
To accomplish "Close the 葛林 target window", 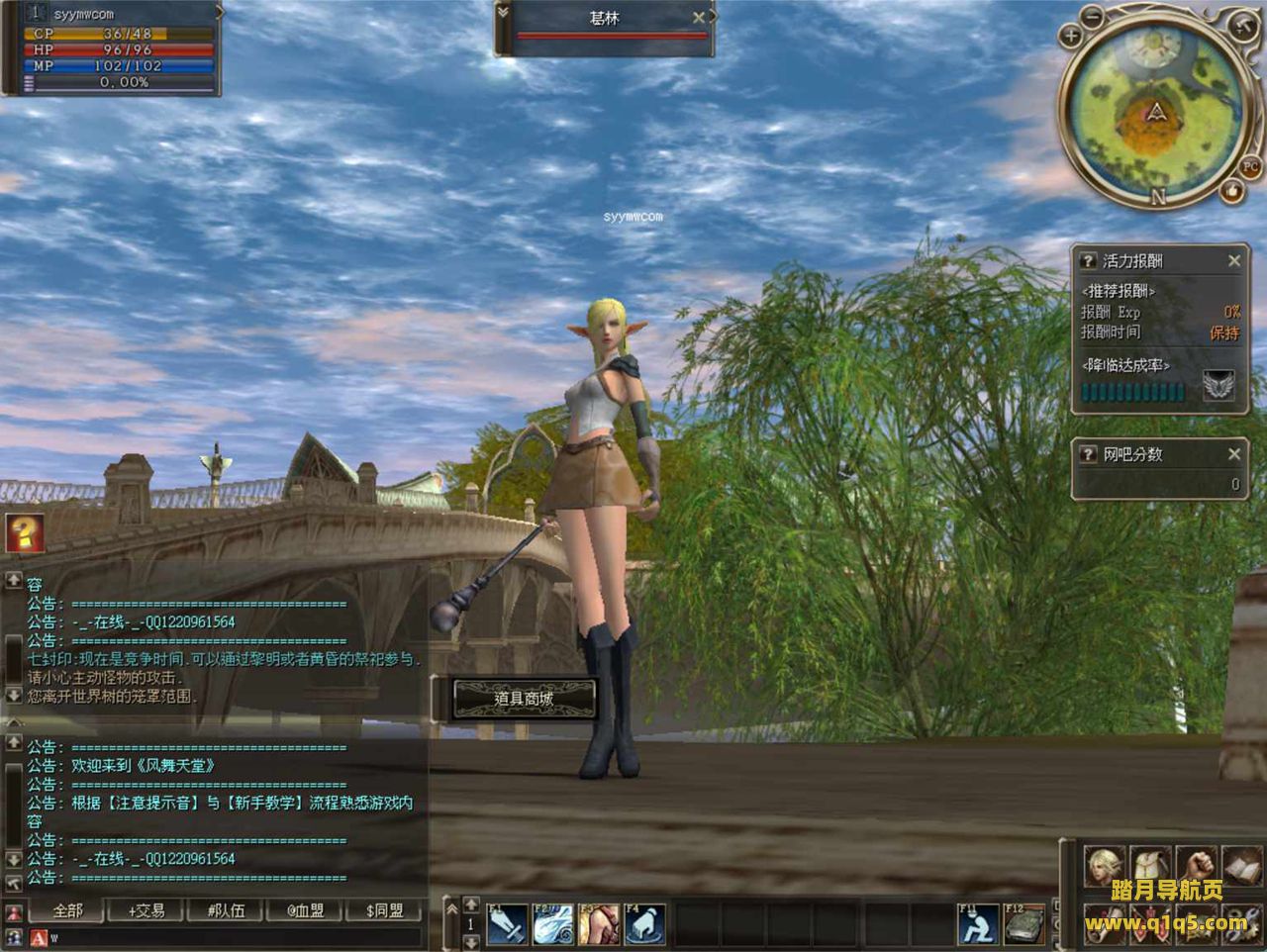I will [699, 18].
